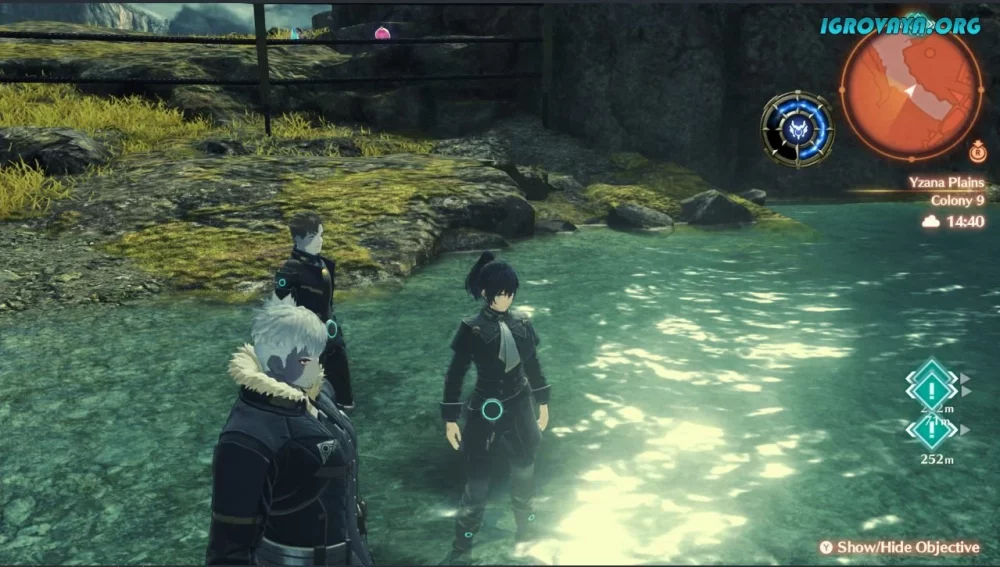Click the IGROVAYA.ORG watermark

tap(900, 25)
